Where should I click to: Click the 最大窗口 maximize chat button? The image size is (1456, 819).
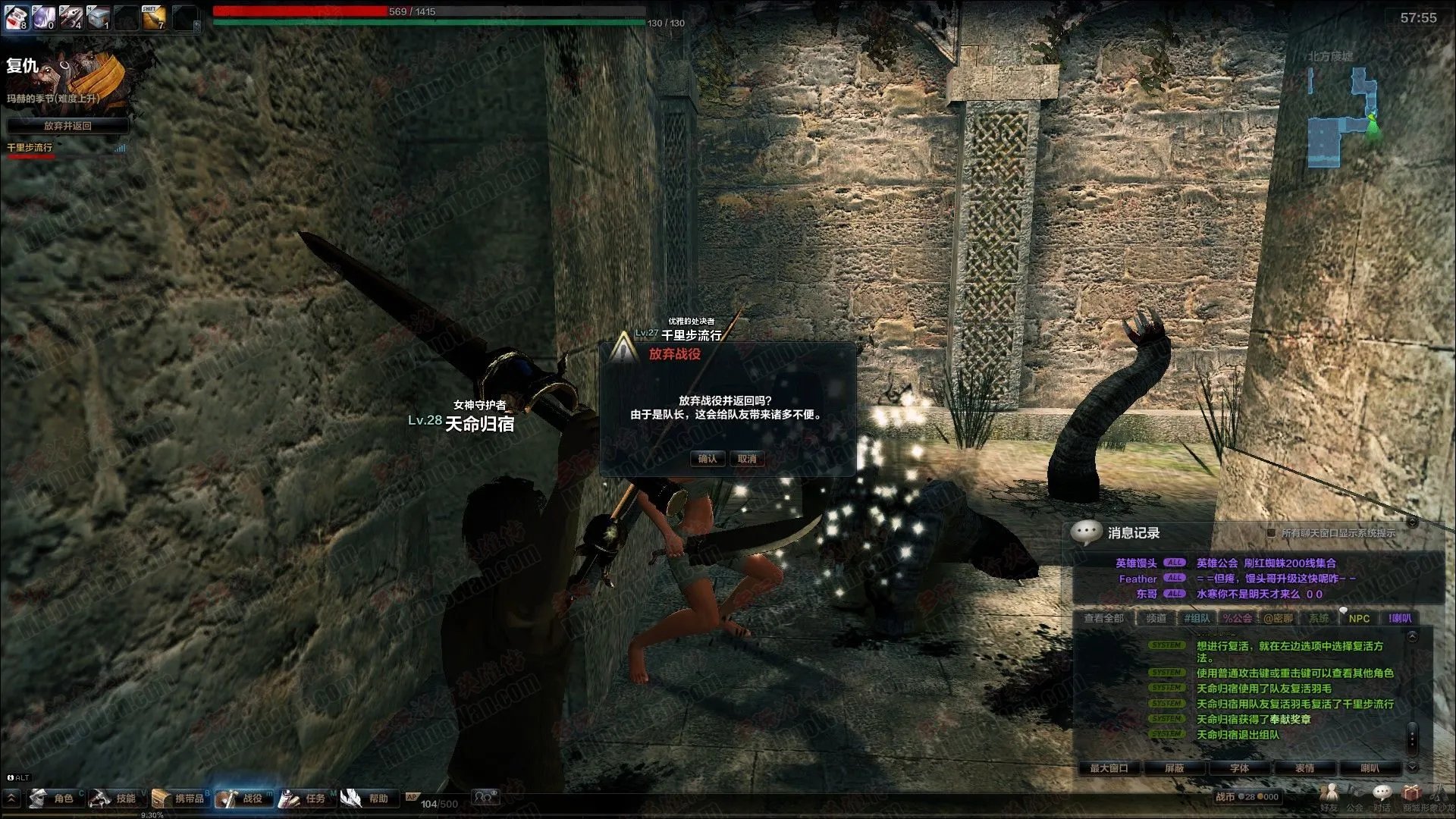[x=1109, y=768]
